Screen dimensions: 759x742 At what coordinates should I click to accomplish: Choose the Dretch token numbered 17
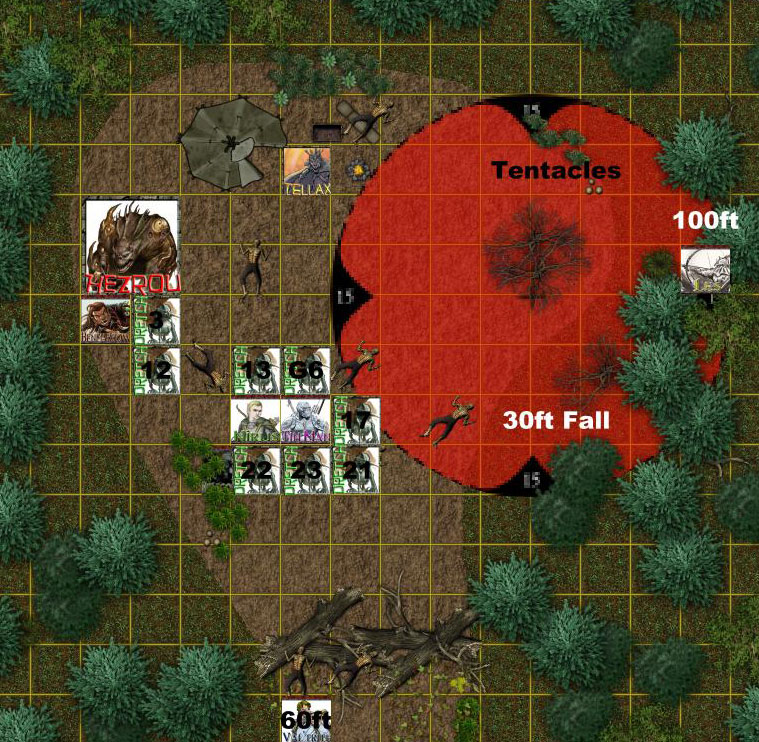pyautogui.click(x=356, y=420)
